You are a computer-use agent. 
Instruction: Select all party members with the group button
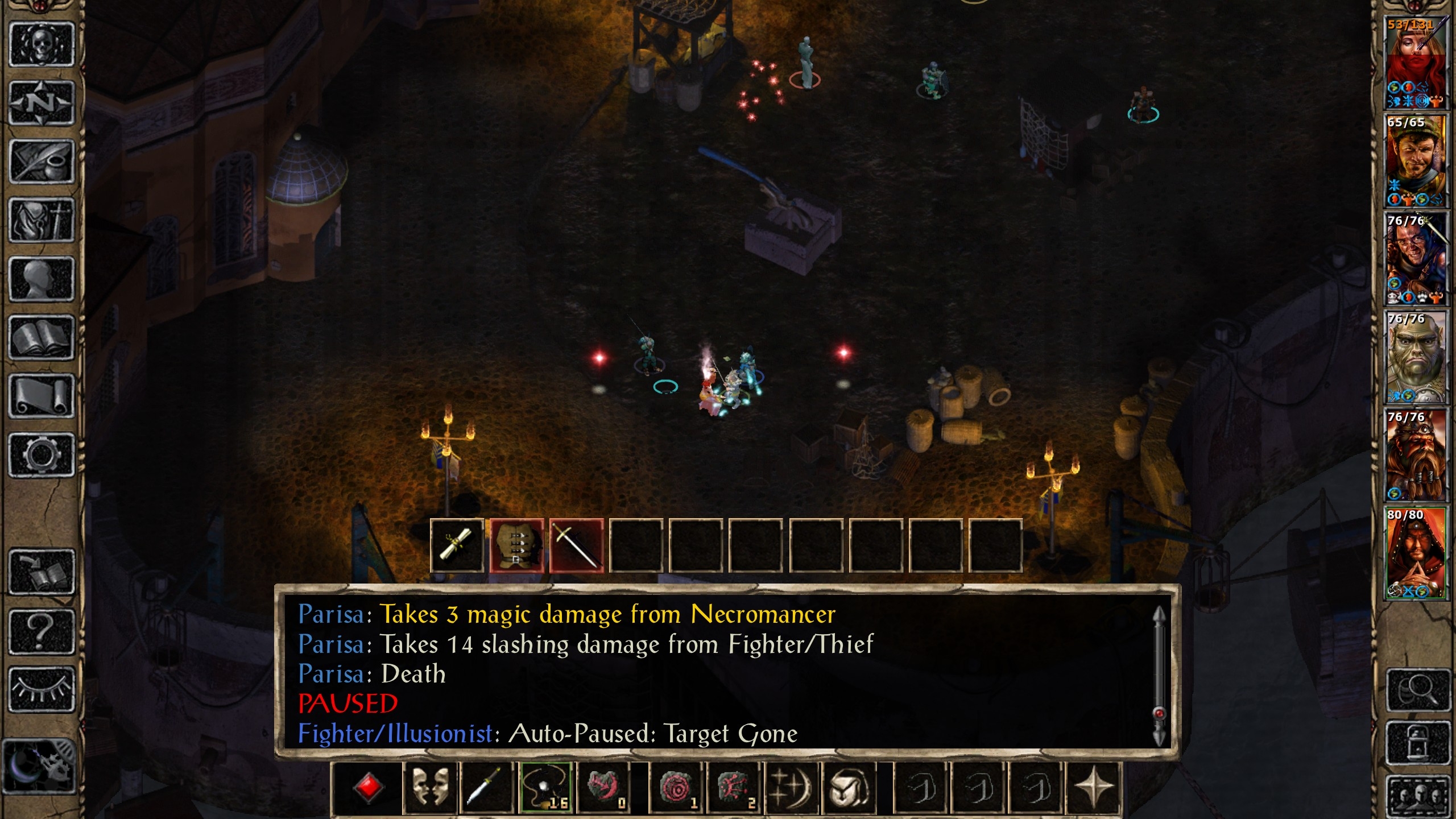point(1417,796)
